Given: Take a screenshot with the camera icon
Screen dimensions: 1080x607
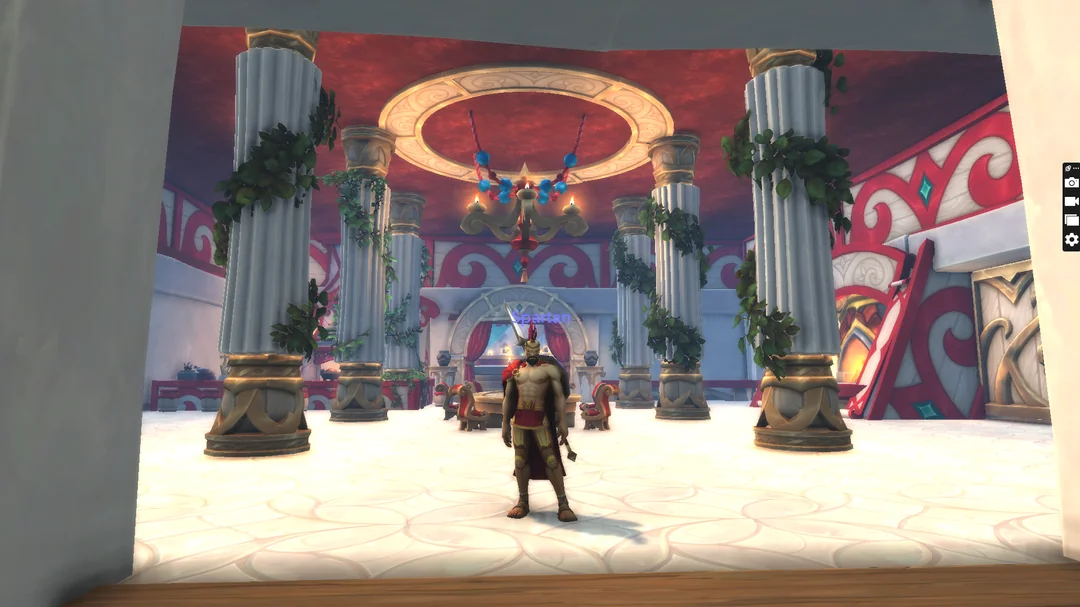Looking at the screenshot, I should [x=1071, y=183].
